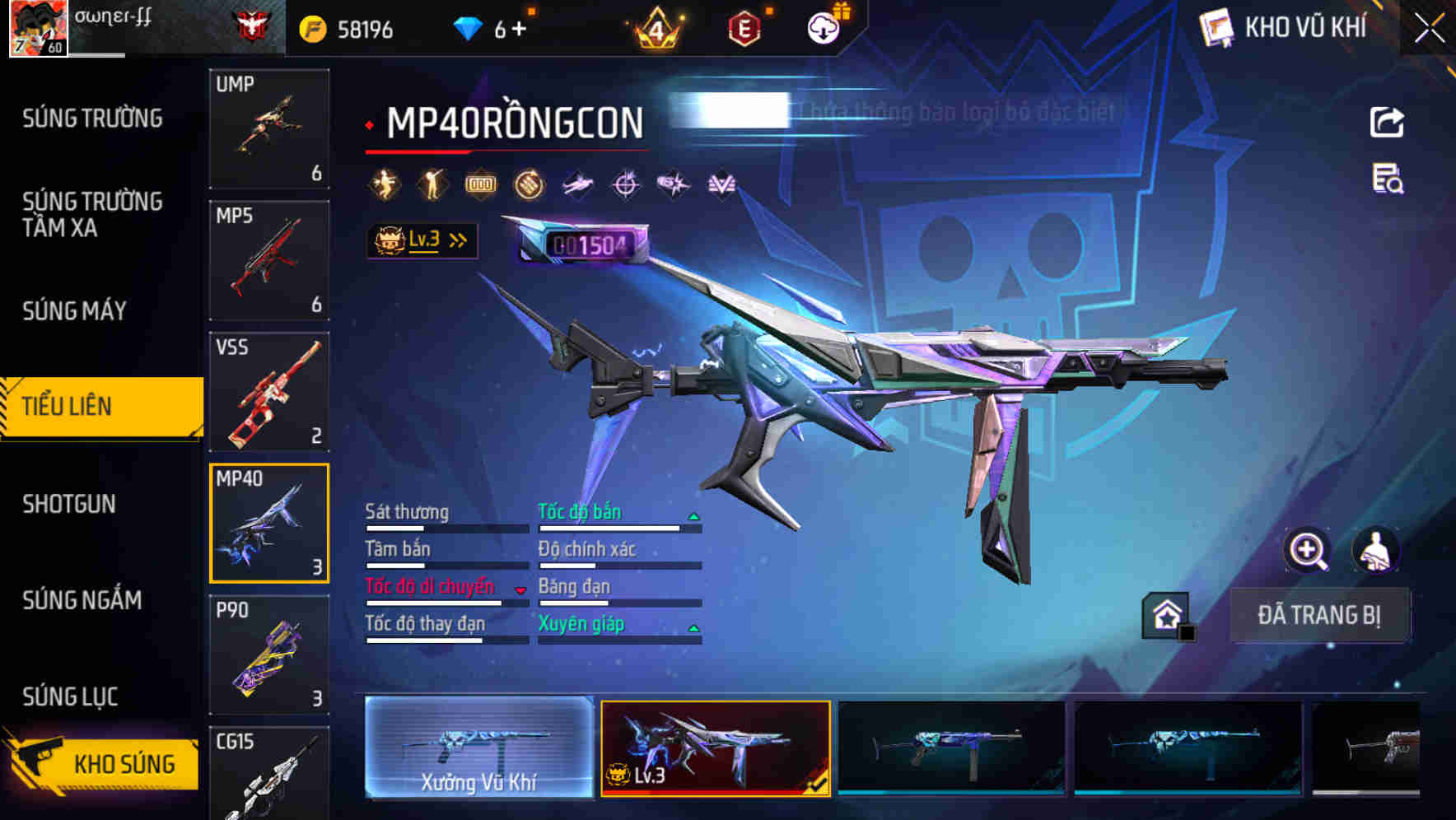Open the share icon near top right

coord(1387,122)
